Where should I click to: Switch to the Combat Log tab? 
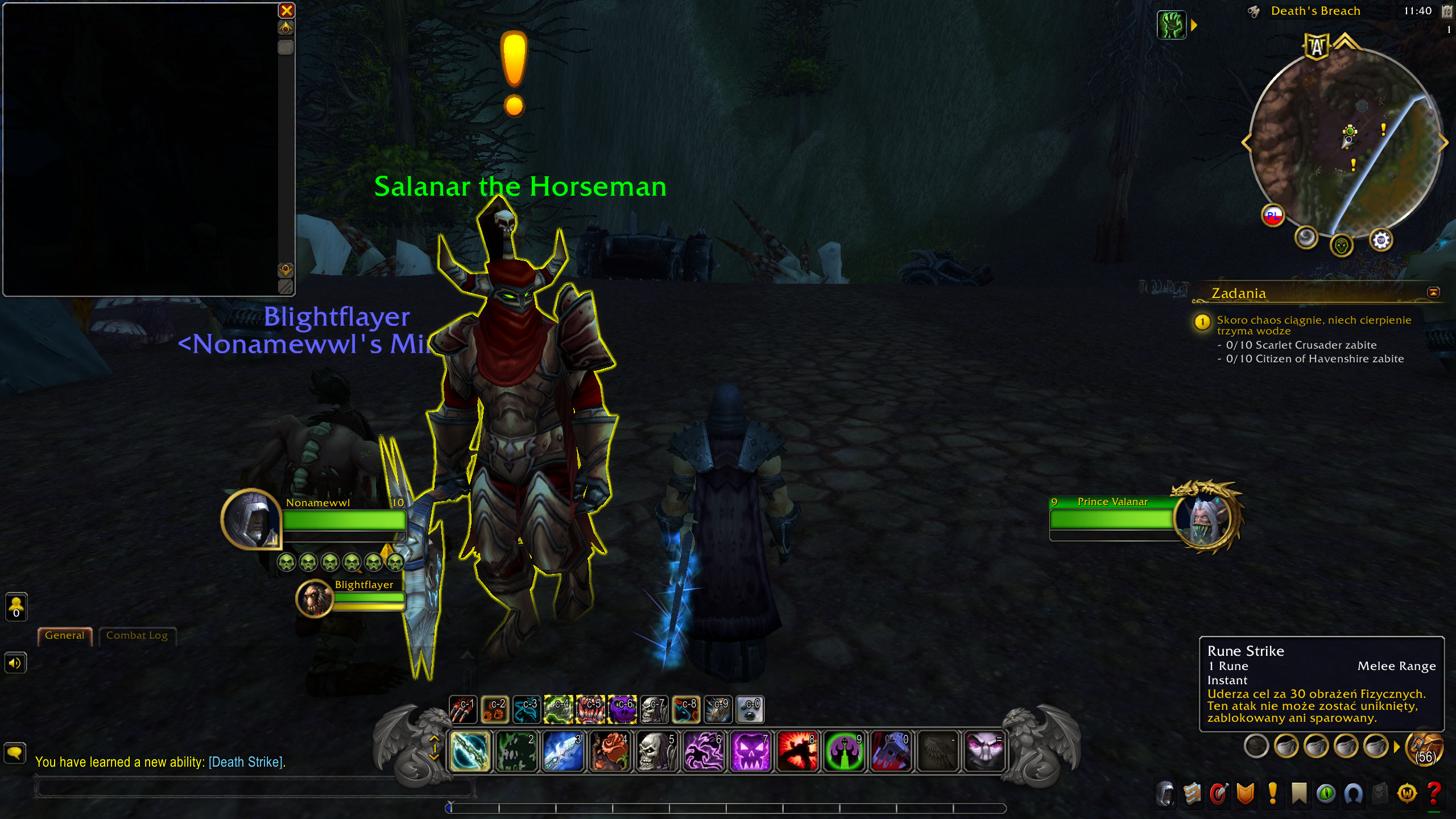(137, 635)
